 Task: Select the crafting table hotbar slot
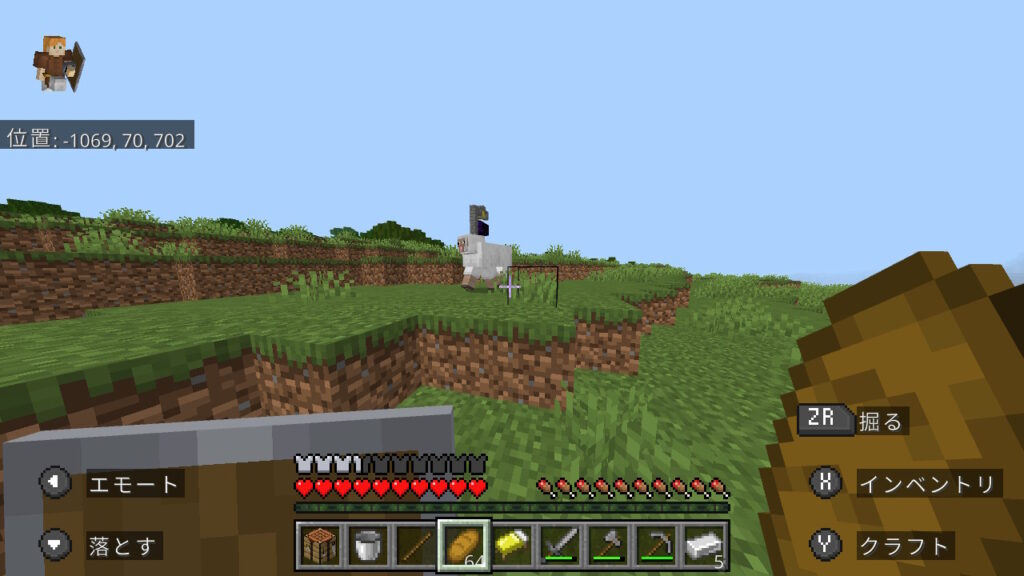click(x=318, y=546)
